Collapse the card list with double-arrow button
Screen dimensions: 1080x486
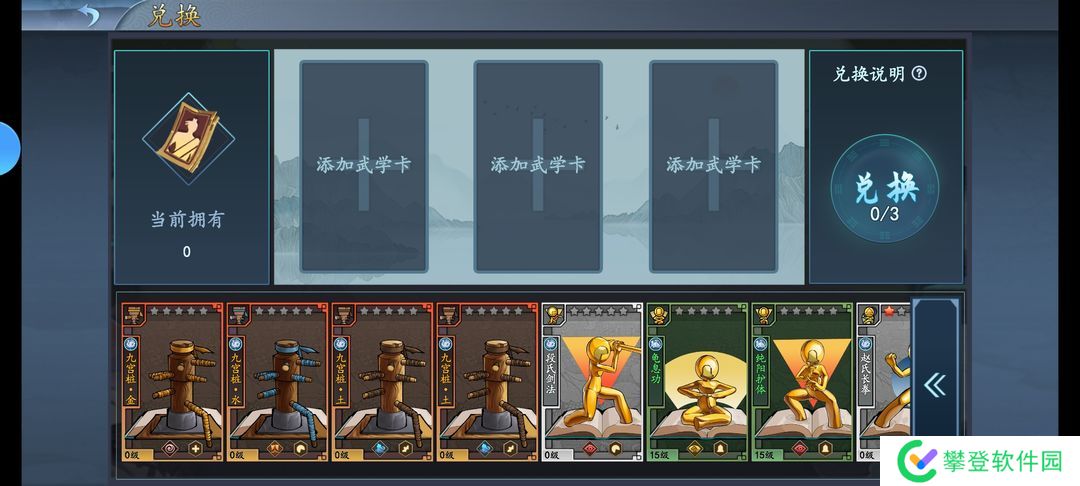tap(935, 385)
